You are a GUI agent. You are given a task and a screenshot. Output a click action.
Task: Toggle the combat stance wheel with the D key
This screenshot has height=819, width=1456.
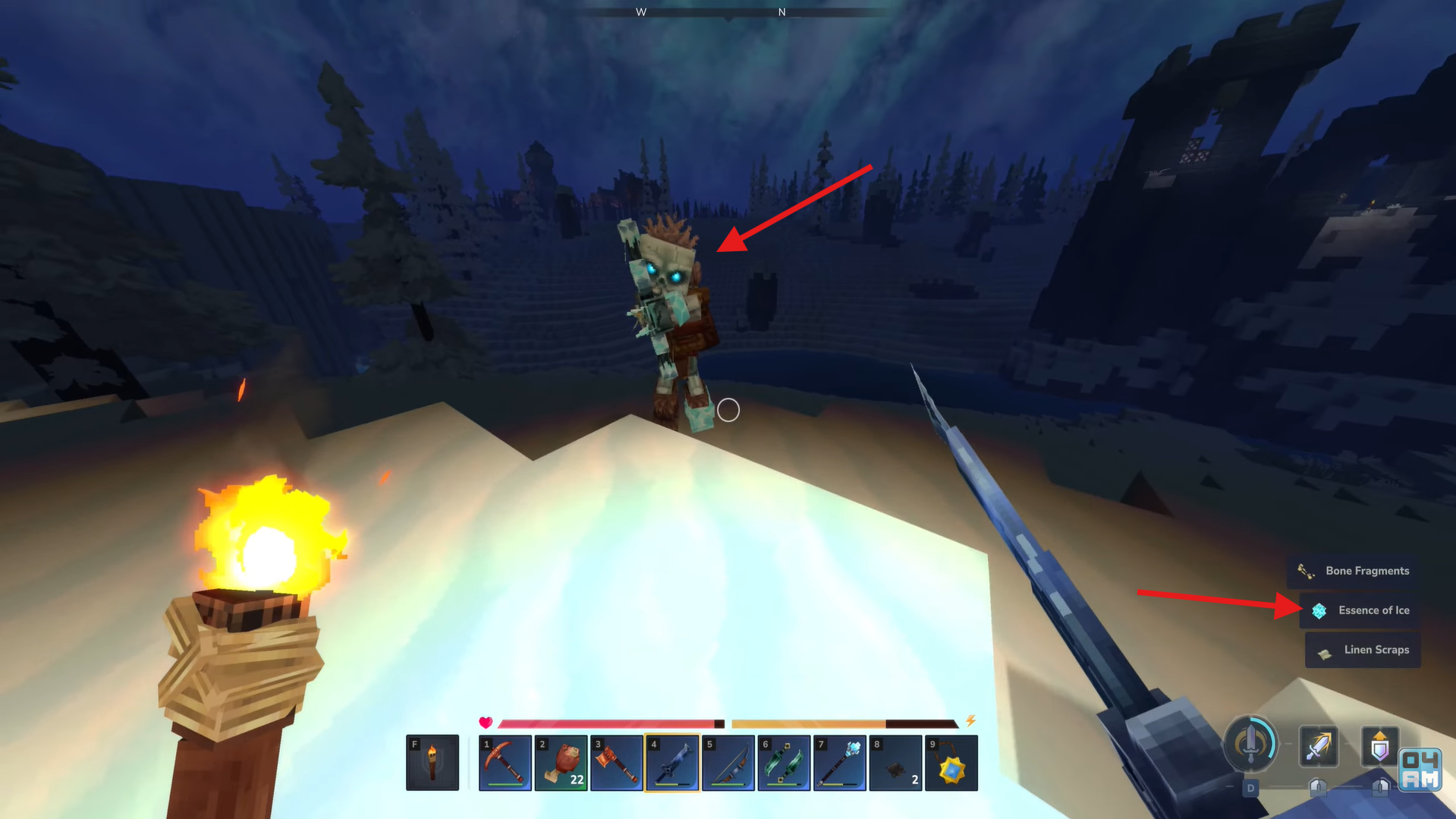1252,788
